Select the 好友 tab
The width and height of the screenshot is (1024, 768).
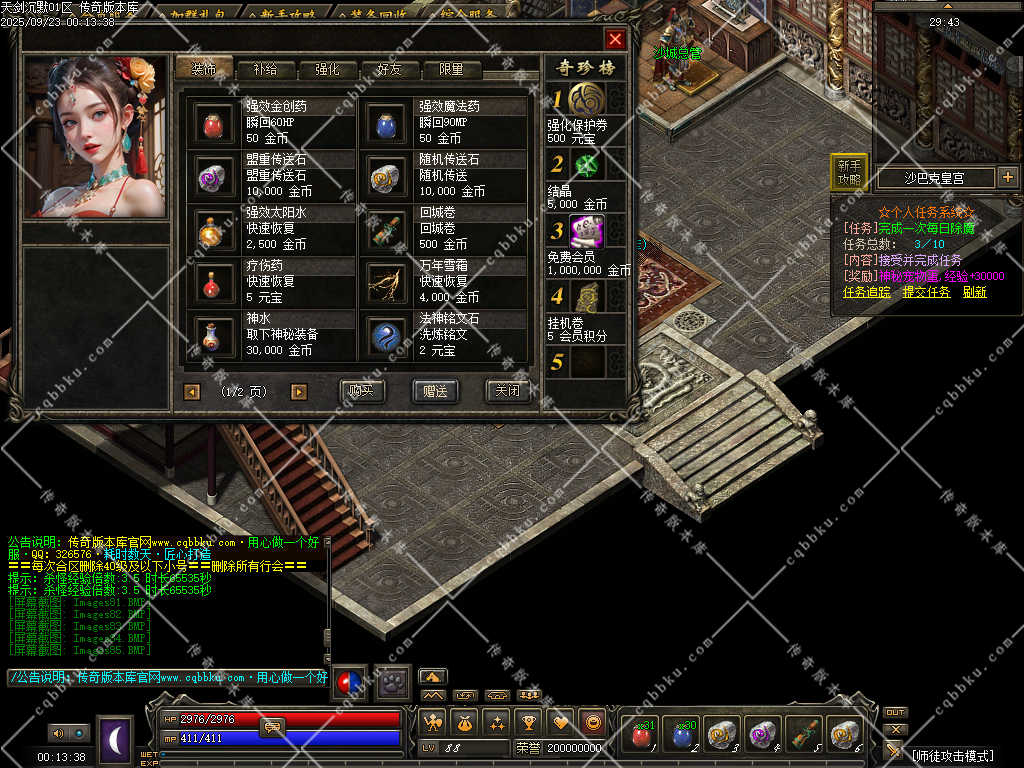pyautogui.click(x=389, y=70)
